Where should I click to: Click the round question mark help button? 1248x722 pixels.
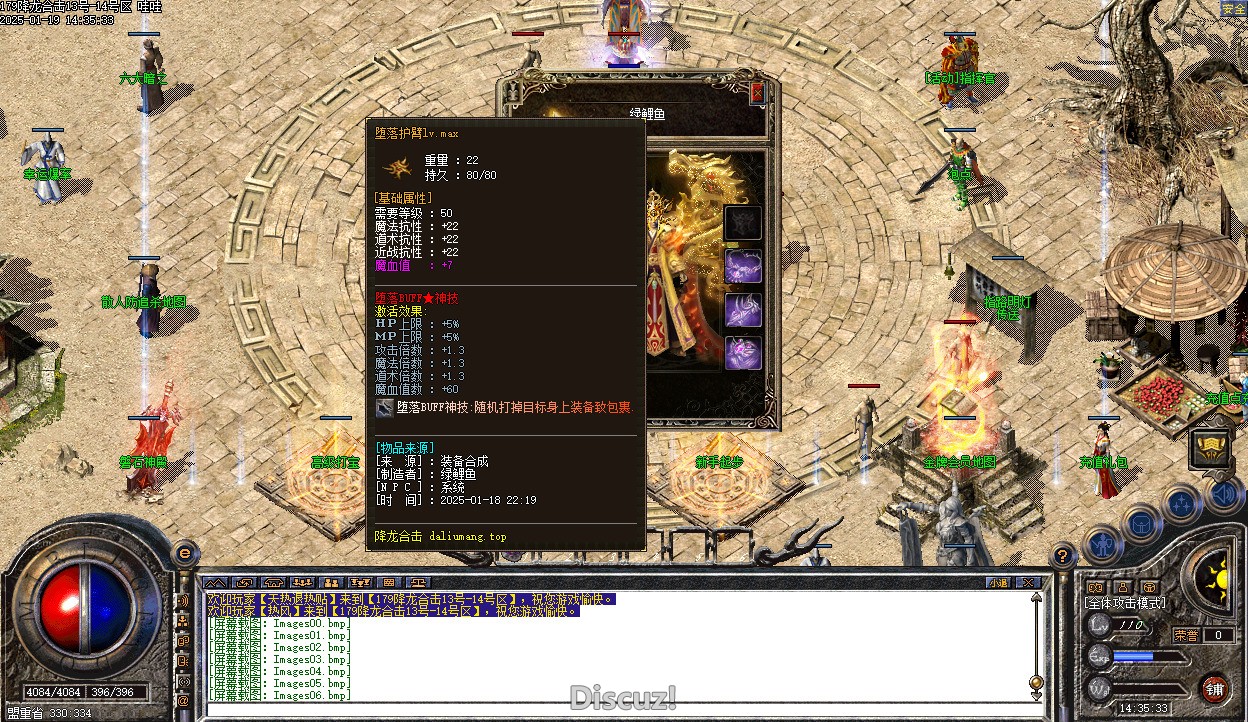1063,556
